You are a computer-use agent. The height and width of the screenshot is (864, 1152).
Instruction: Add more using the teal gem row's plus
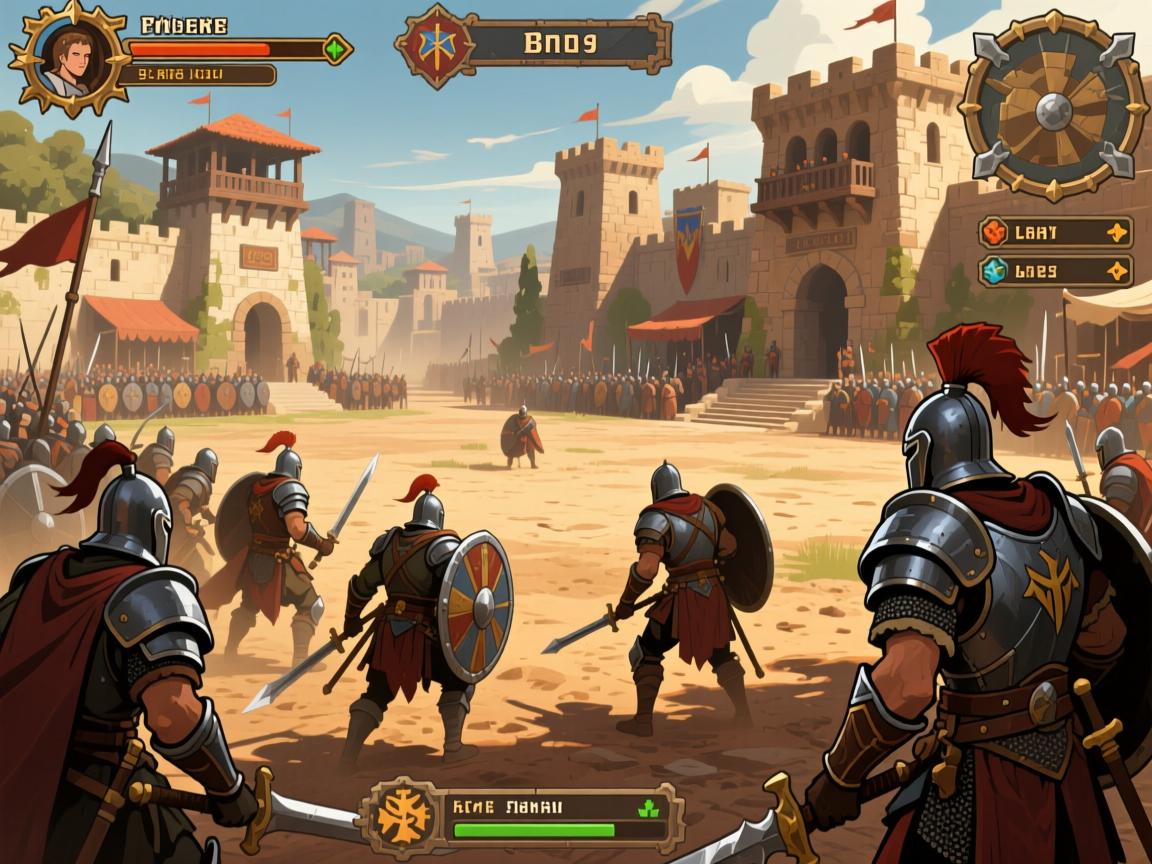pyautogui.click(x=1117, y=271)
